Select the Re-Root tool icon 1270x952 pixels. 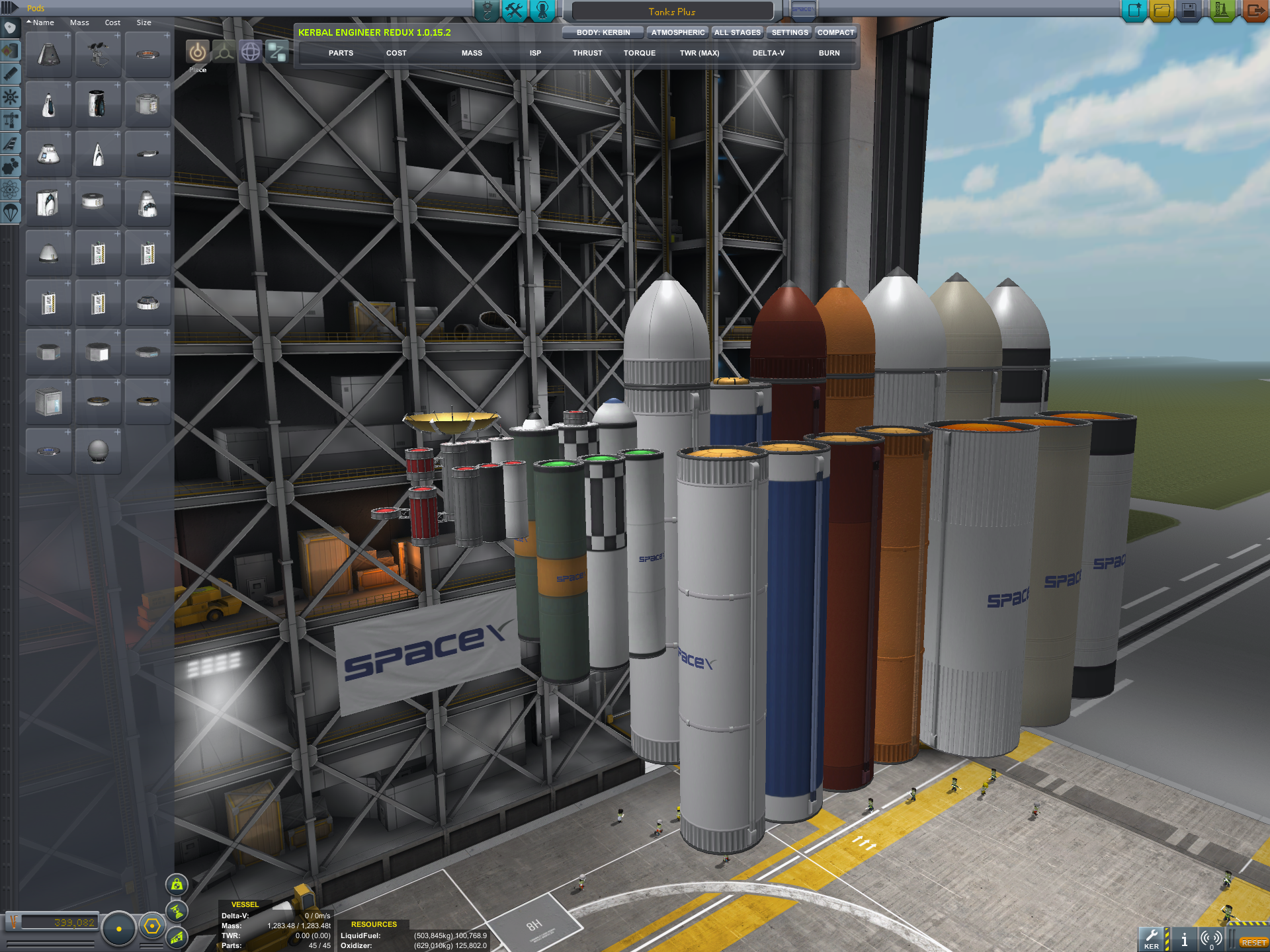(277, 52)
